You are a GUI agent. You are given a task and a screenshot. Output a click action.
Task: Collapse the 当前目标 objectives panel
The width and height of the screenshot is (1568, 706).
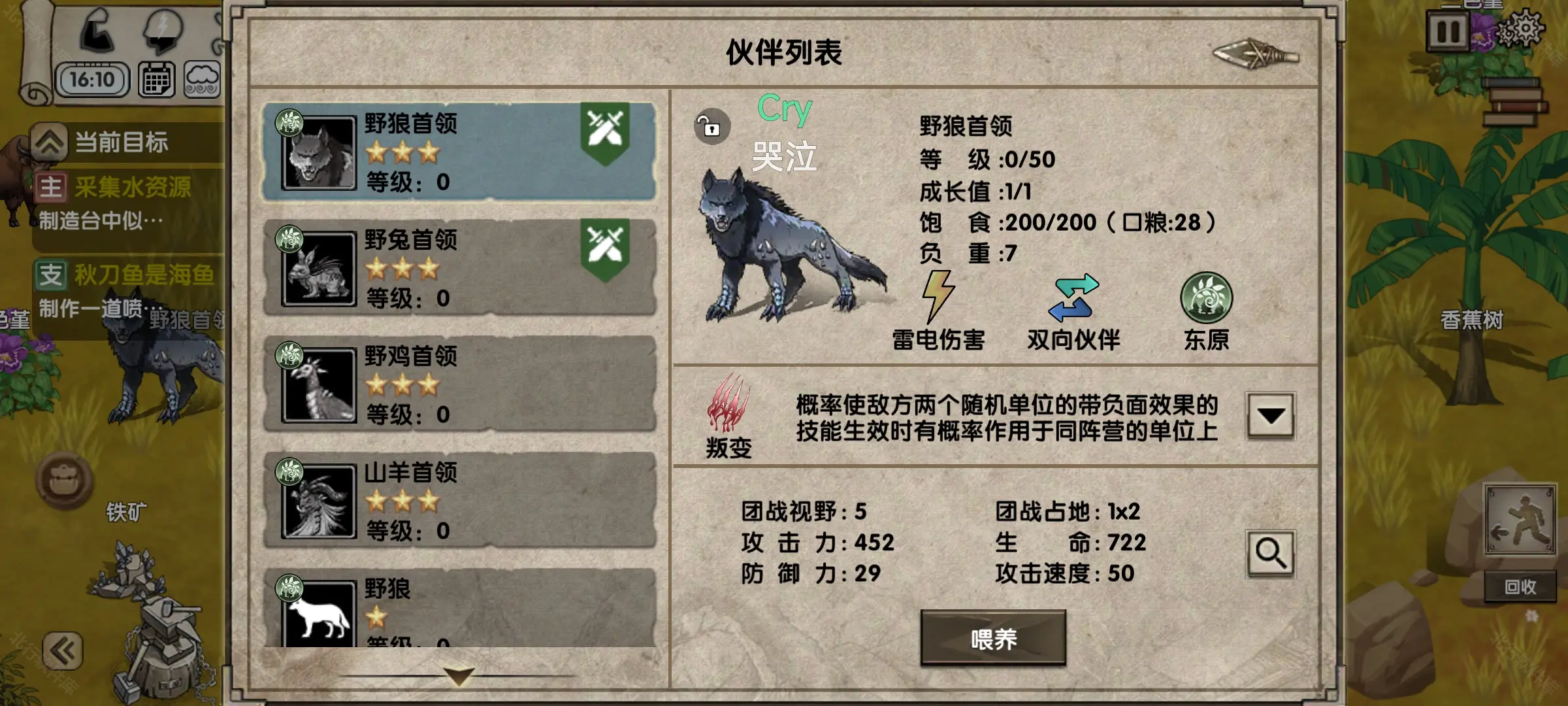point(50,142)
